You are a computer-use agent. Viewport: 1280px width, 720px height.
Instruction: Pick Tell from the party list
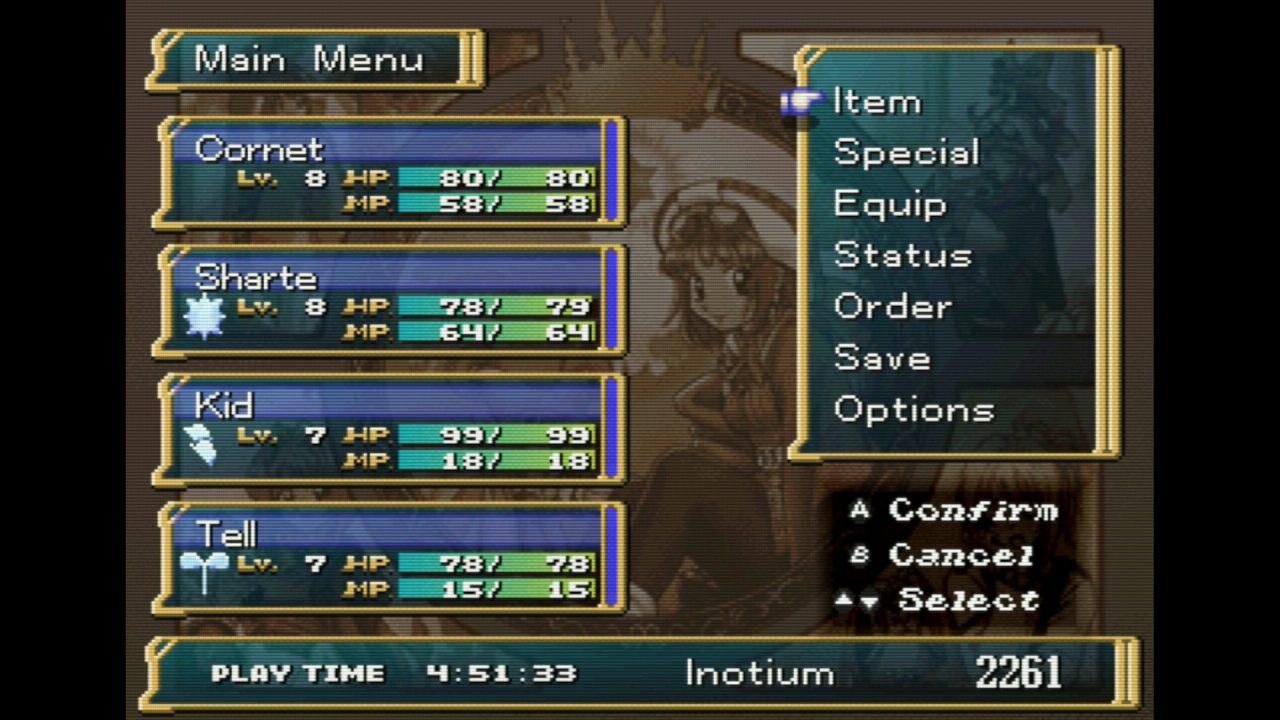tap(390, 557)
